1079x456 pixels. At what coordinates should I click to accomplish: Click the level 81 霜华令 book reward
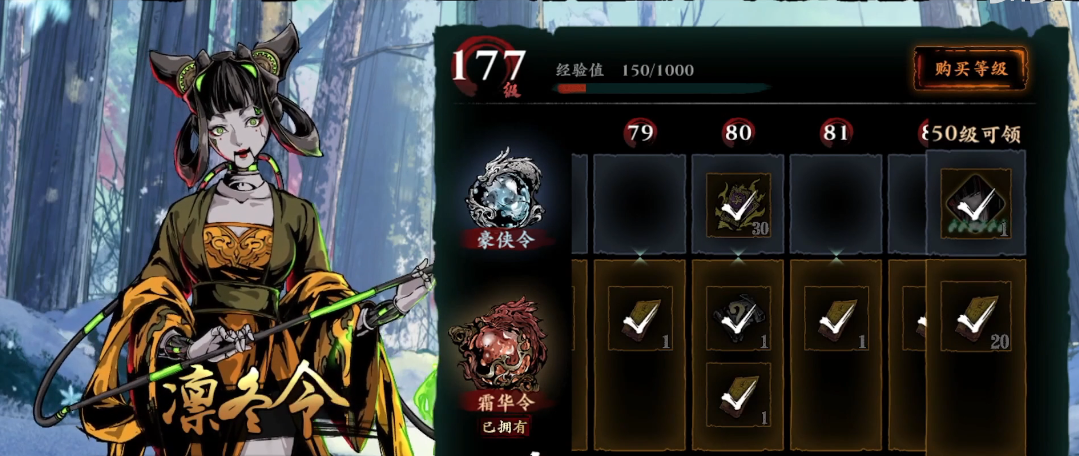click(836, 318)
